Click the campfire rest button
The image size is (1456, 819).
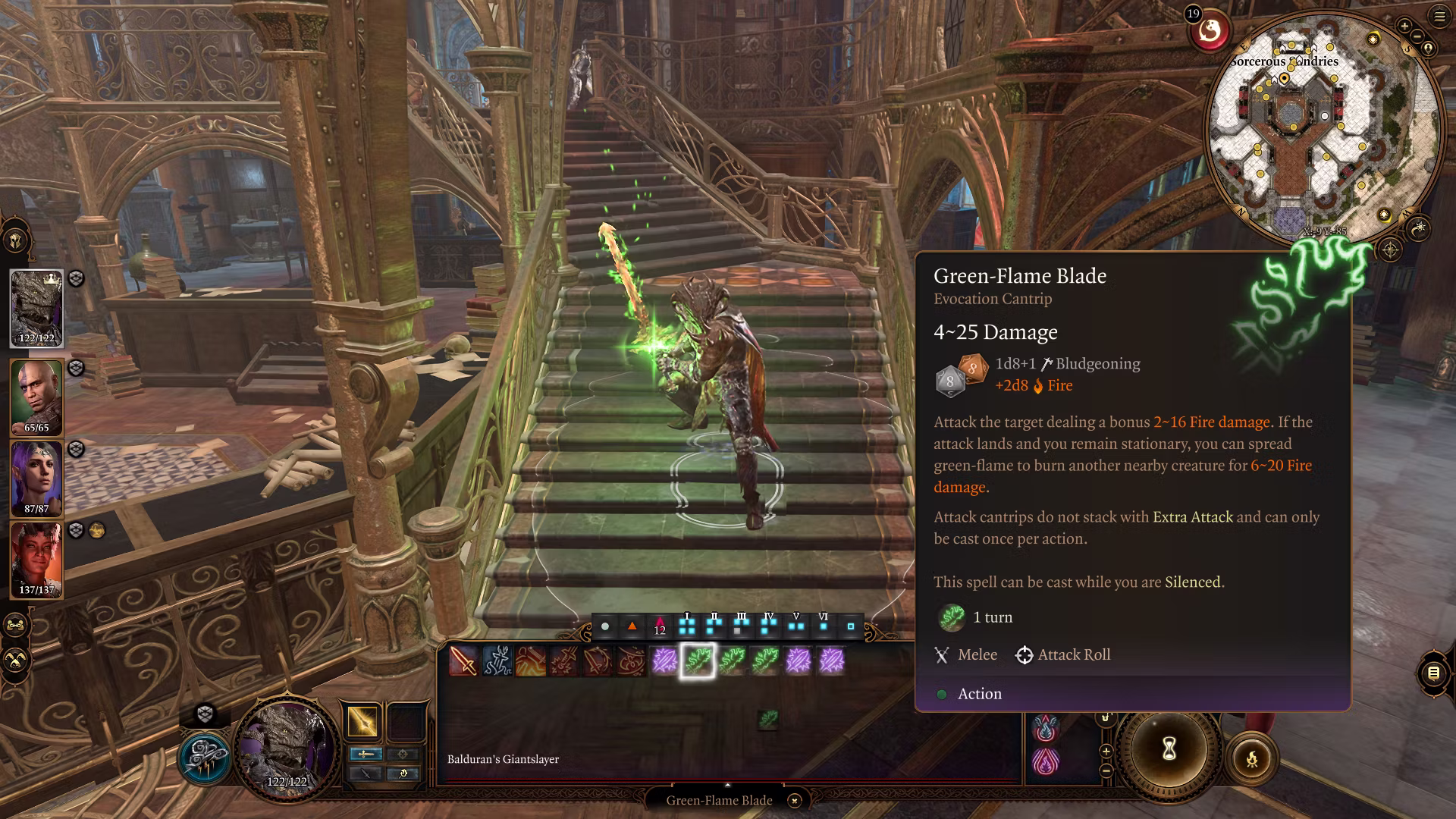pyautogui.click(x=1252, y=758)
